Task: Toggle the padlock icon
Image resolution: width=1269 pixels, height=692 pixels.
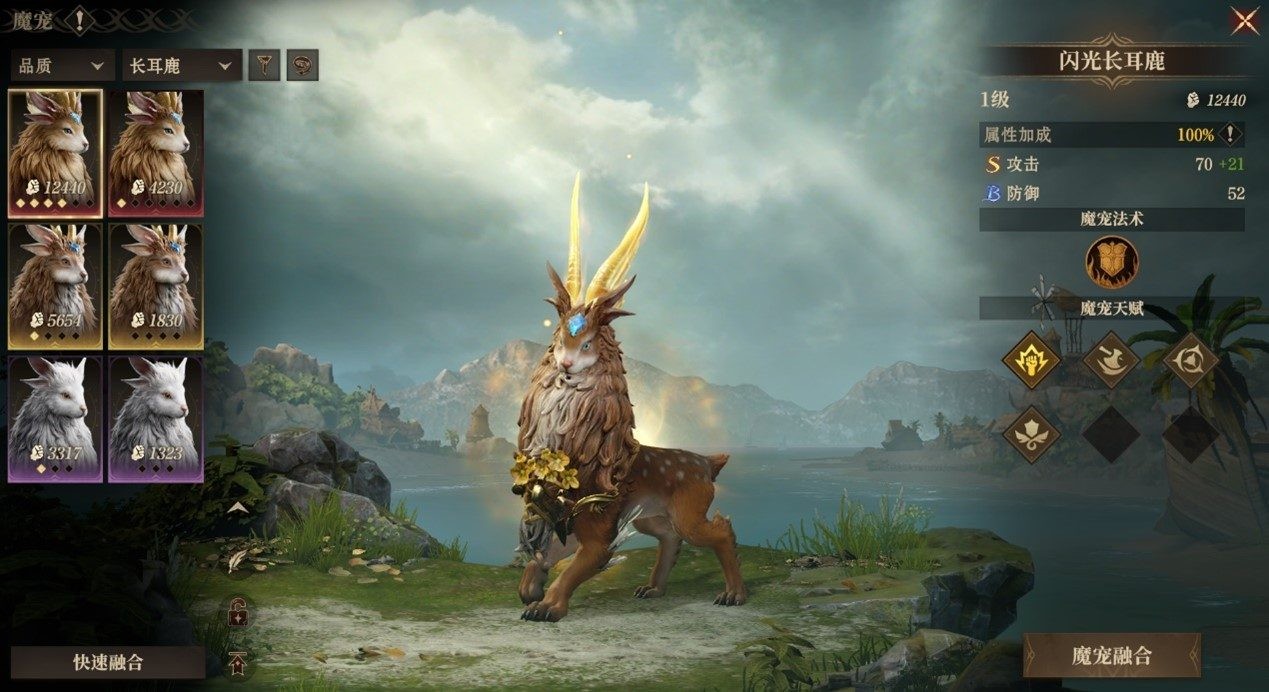Action: (238, 612)
